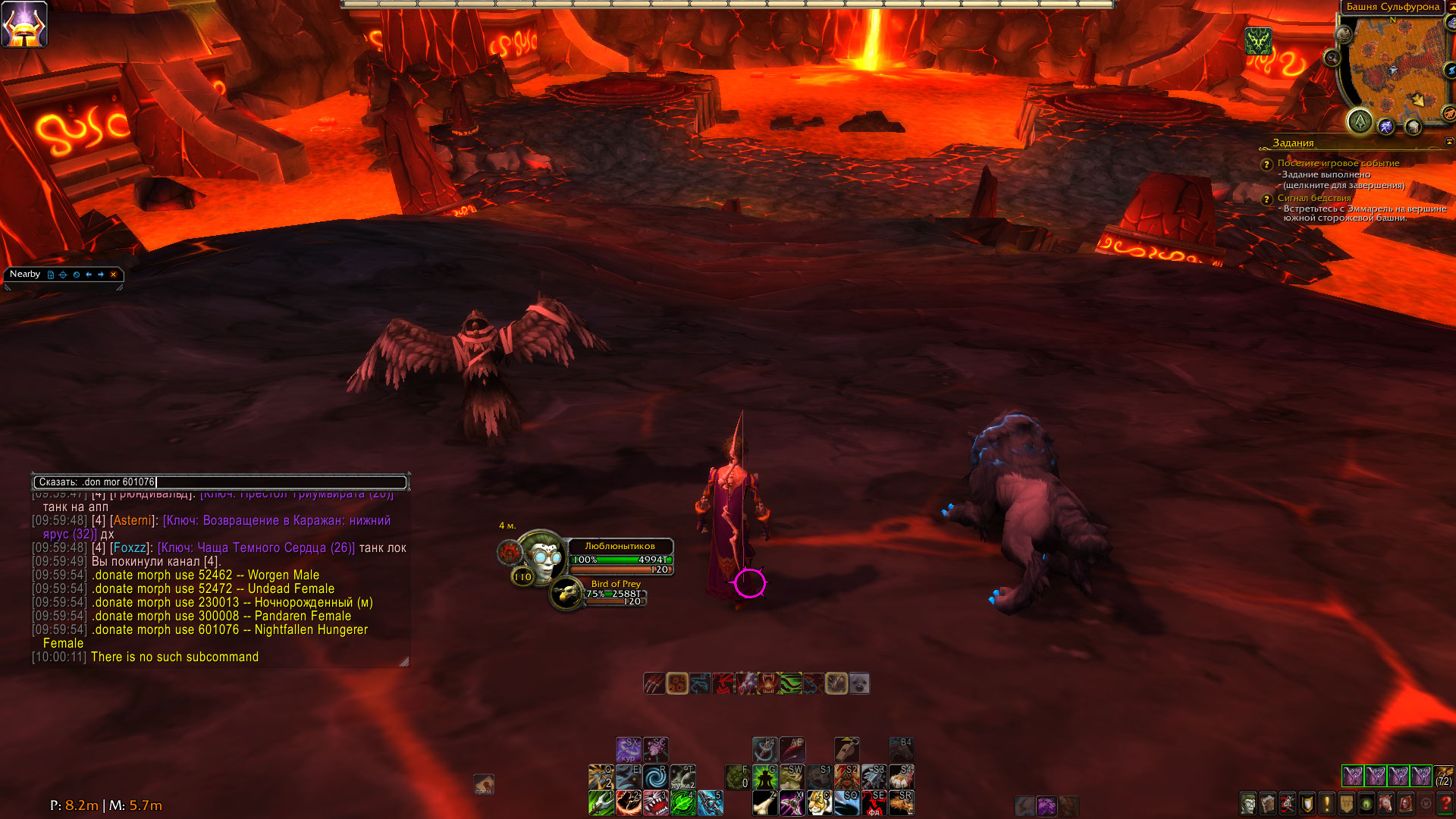Open the quest log exclamation mark button

pos(1327,802)
